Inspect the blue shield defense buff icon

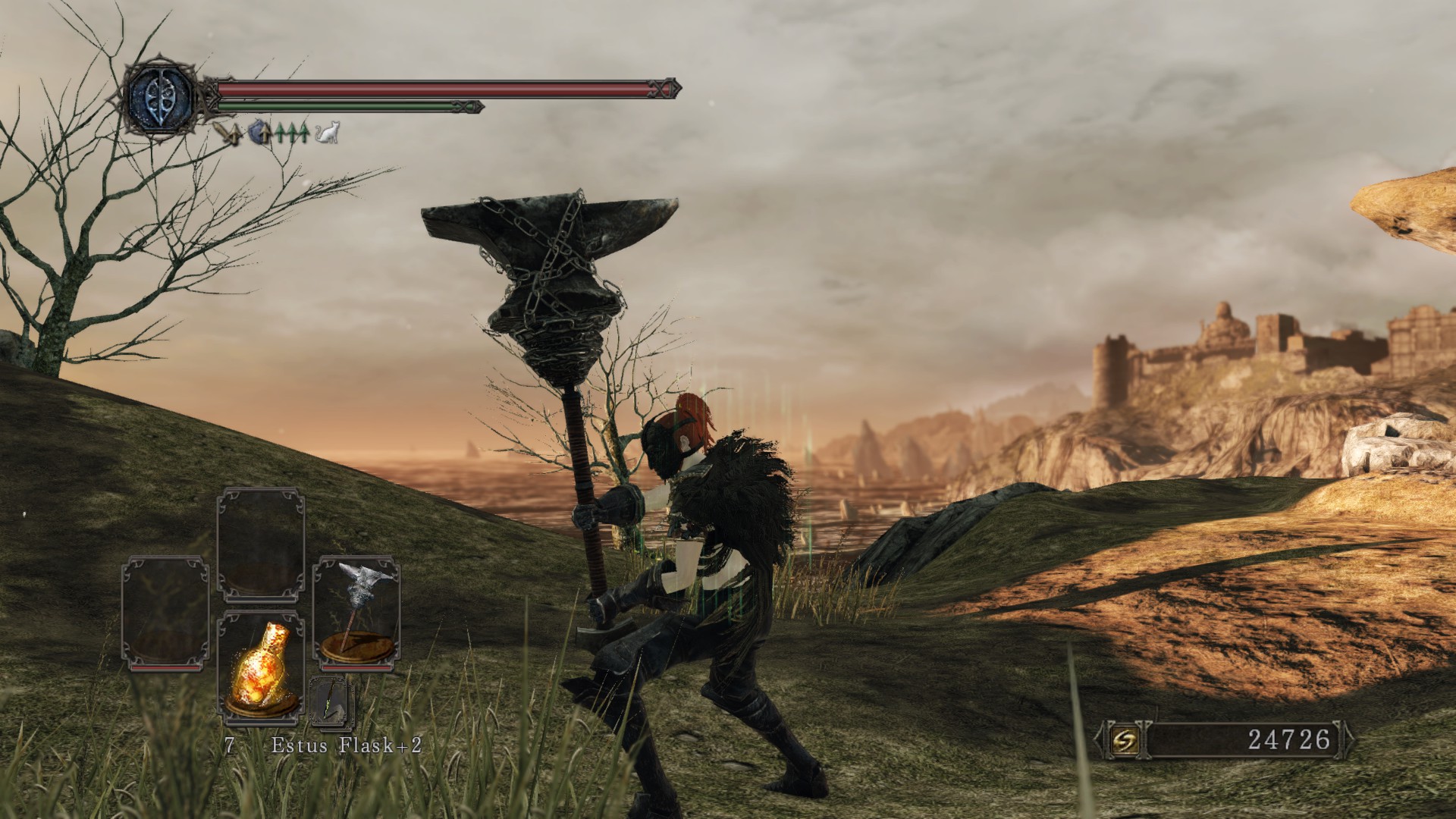pyautogui.click(x=260, y=133)
